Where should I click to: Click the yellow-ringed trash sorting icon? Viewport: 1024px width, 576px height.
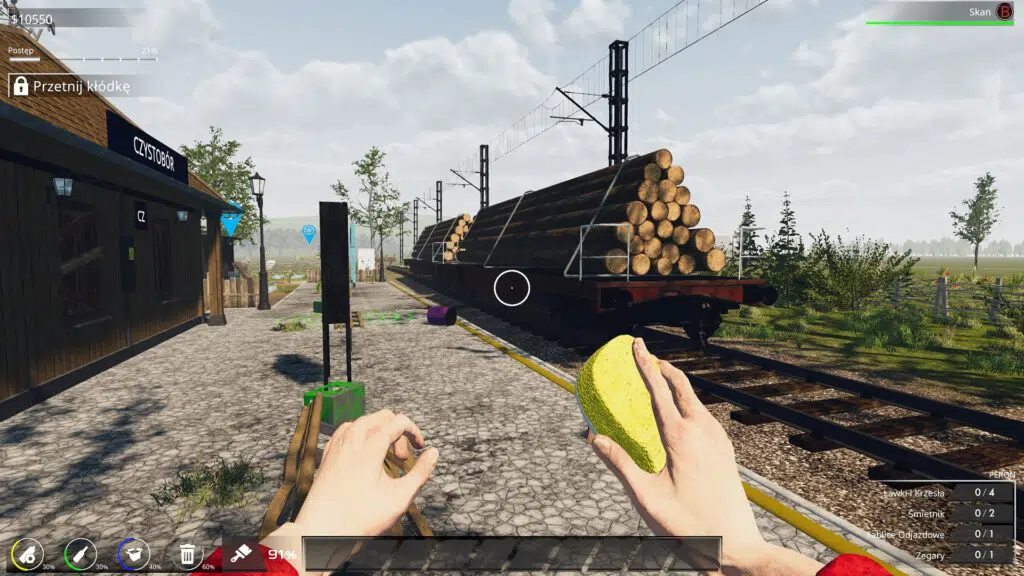(27, 553)
